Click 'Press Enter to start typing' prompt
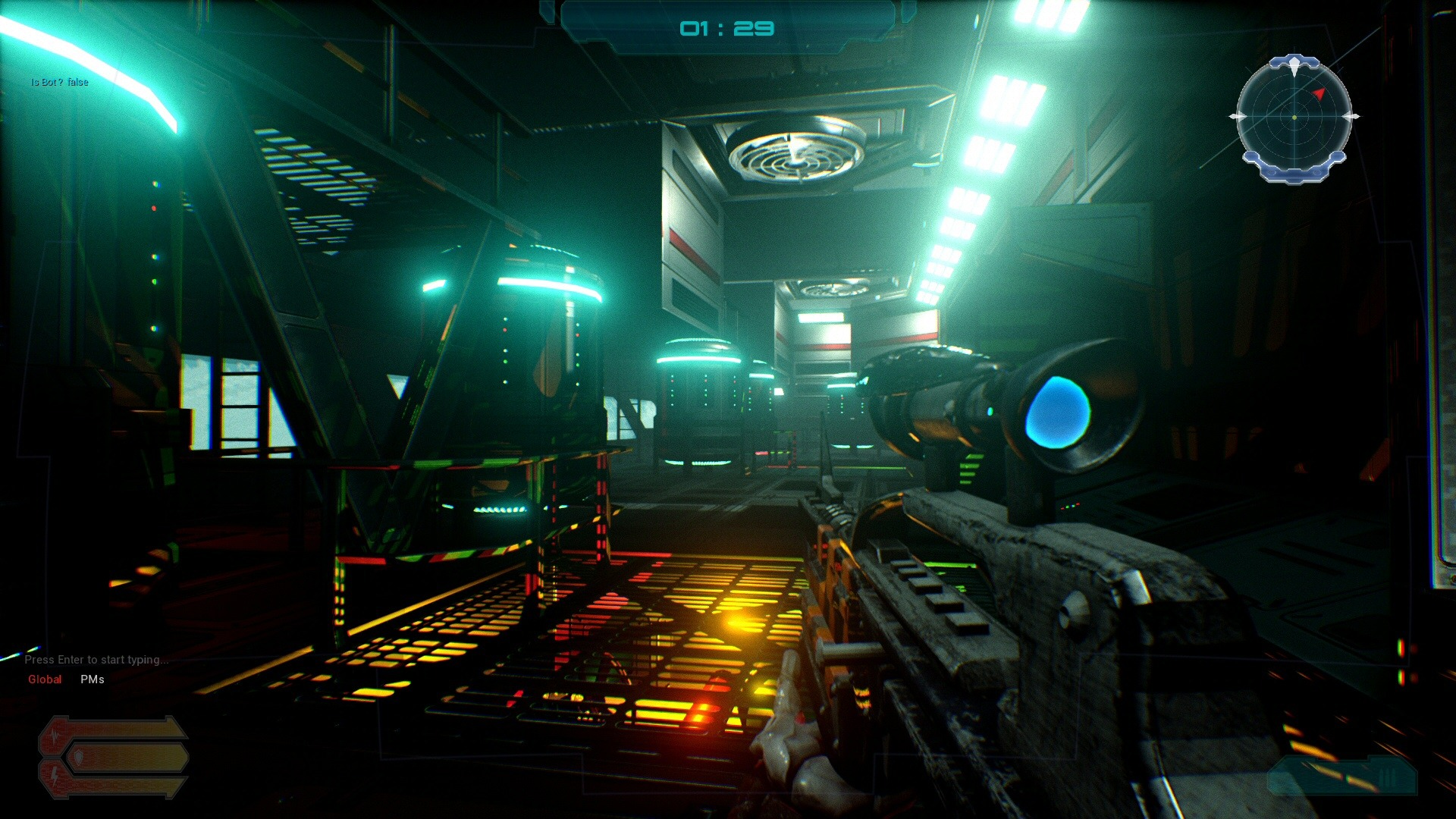This screenshot has height=819, width=1456. [97, 660]
